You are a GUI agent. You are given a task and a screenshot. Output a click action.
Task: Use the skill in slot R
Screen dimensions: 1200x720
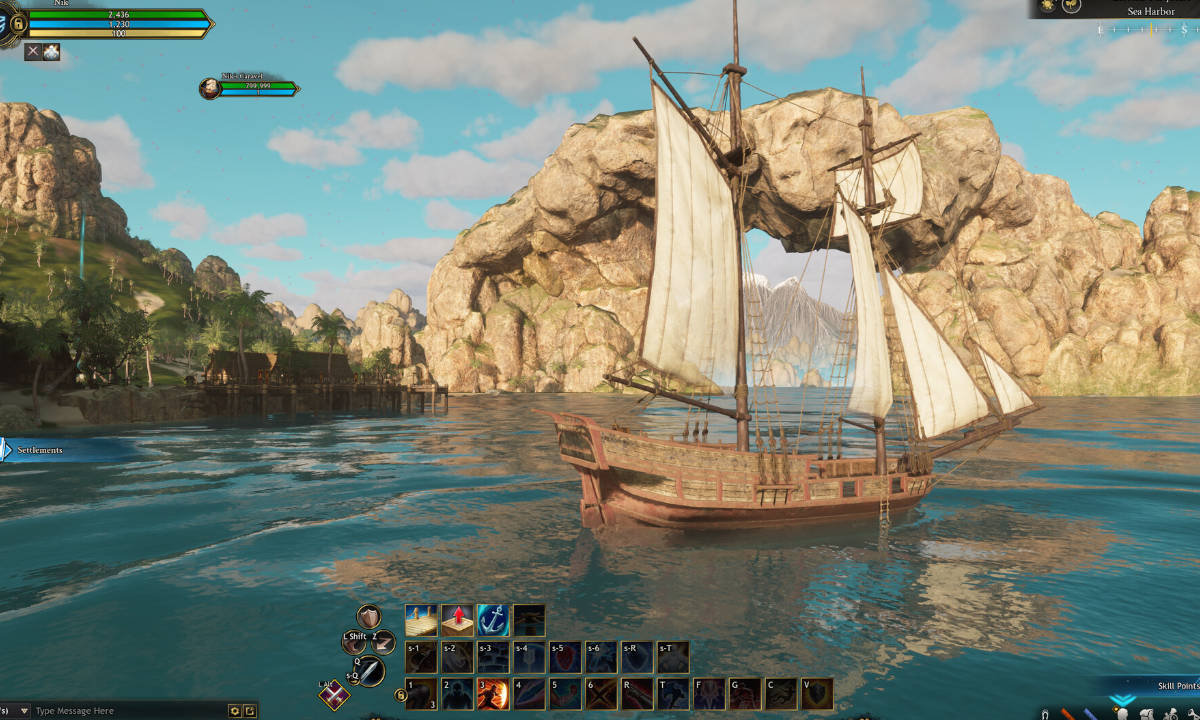pos(637,694)
